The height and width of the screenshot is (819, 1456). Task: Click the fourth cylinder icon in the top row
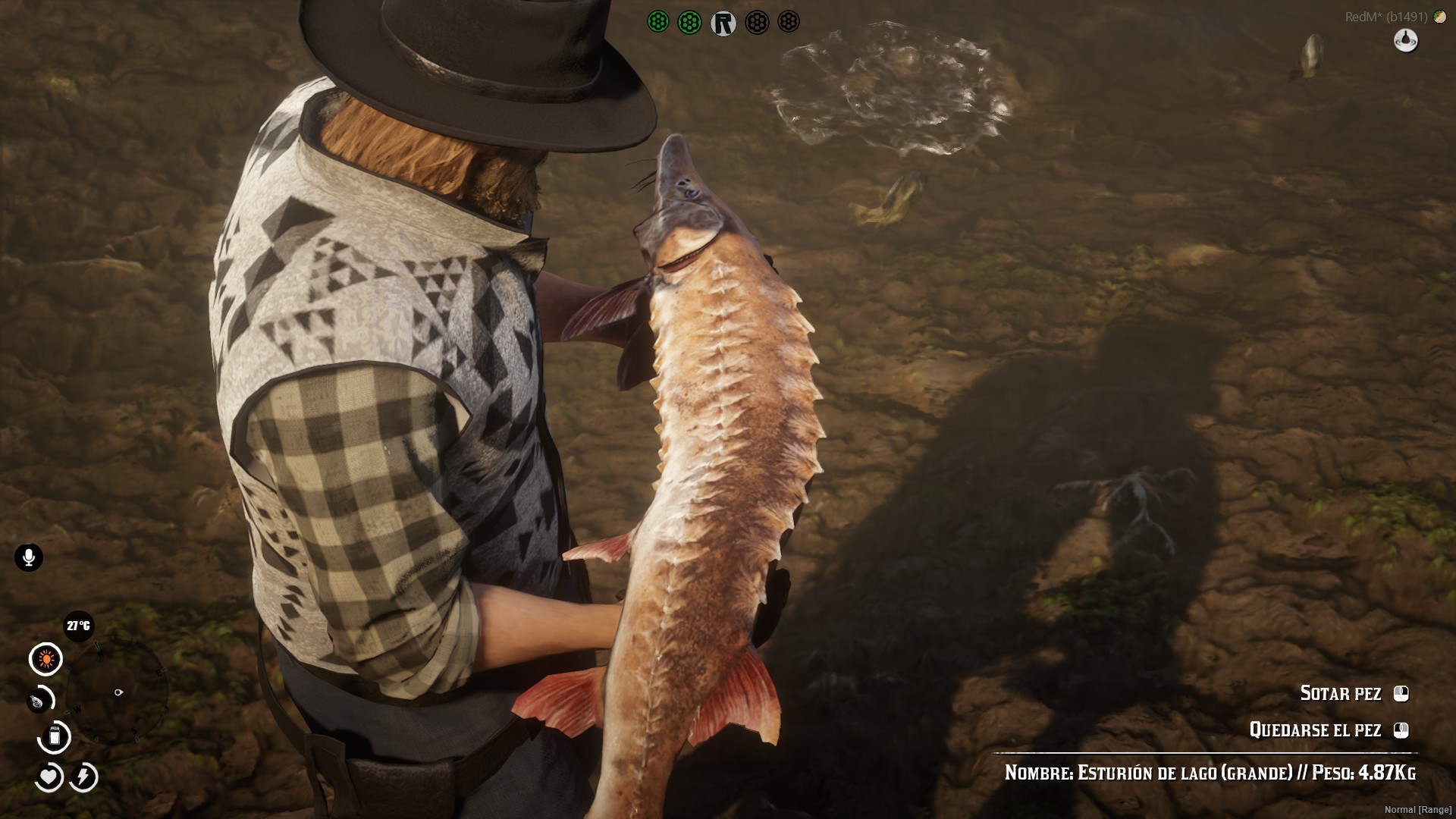[756, 21]
